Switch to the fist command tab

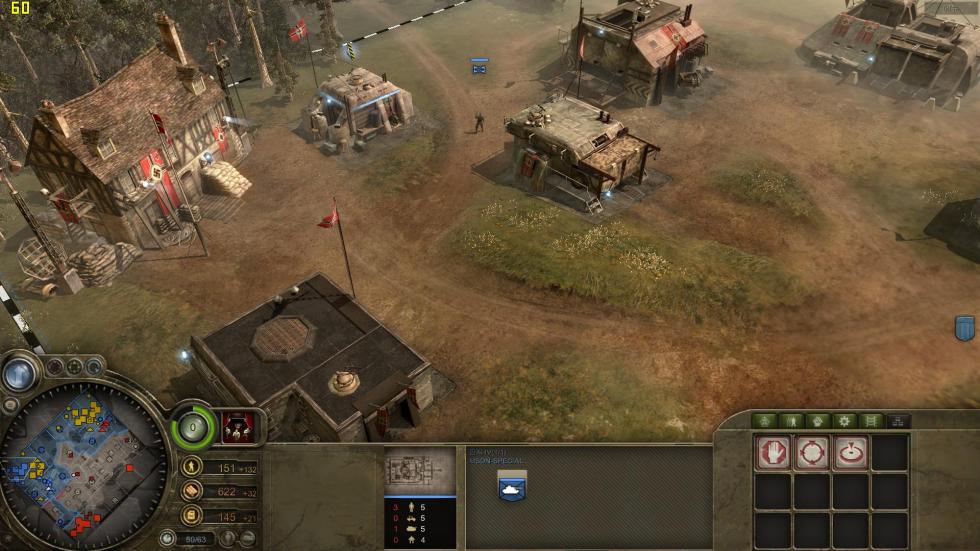pos(818,421)
